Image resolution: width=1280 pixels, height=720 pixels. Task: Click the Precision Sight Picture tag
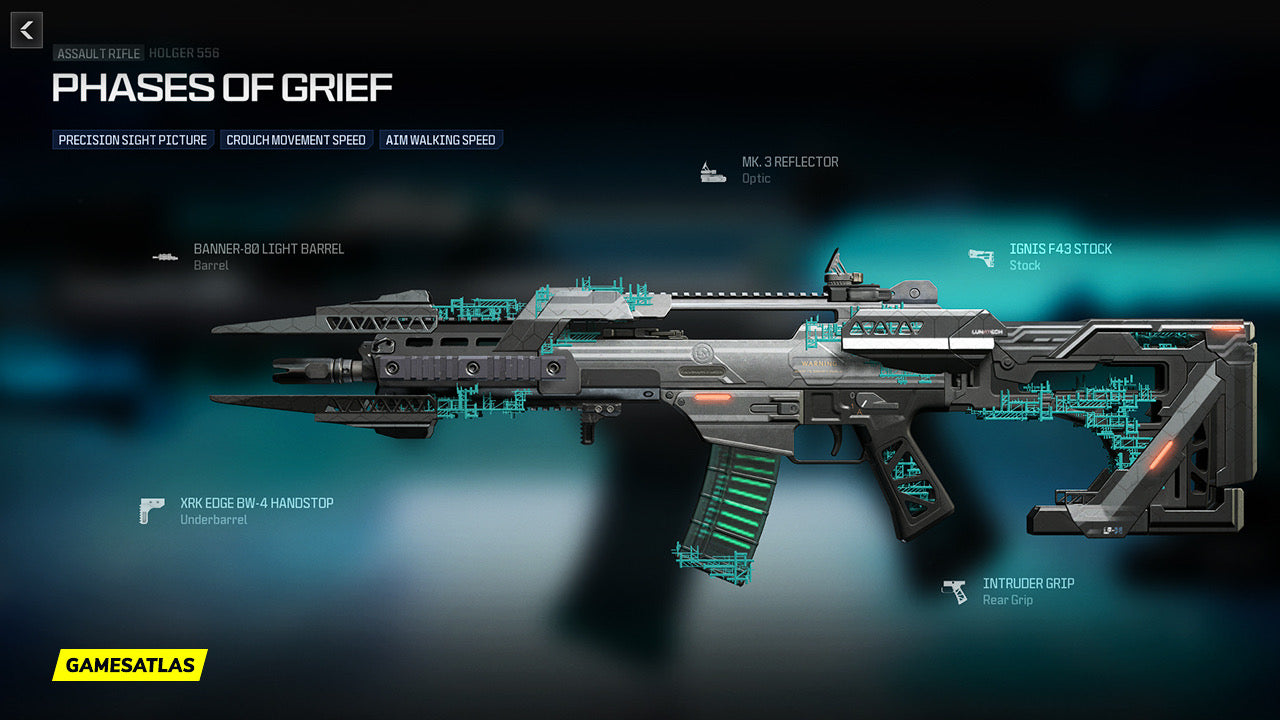pos(133,140)
